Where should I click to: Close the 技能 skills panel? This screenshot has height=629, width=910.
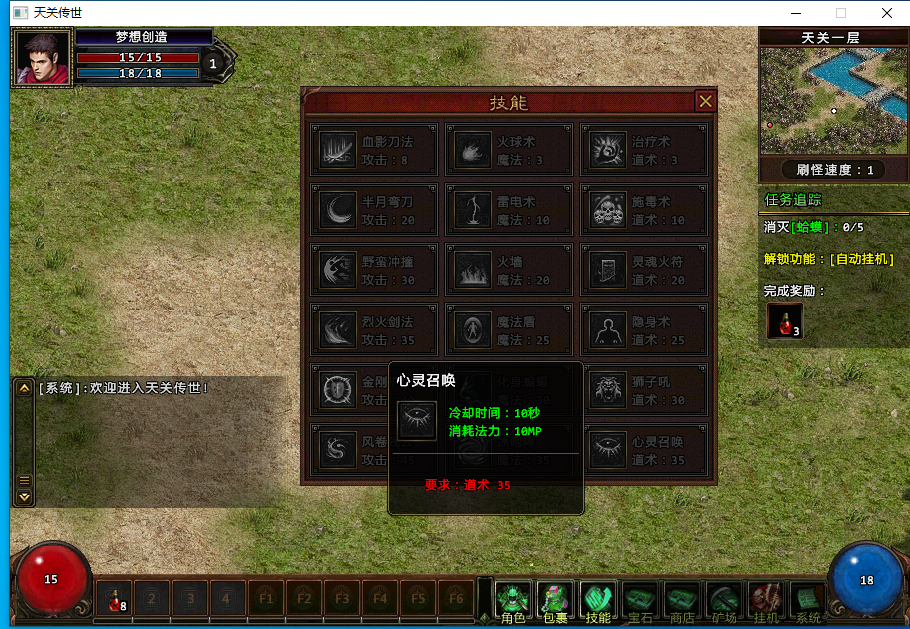(x=705, y=101)
